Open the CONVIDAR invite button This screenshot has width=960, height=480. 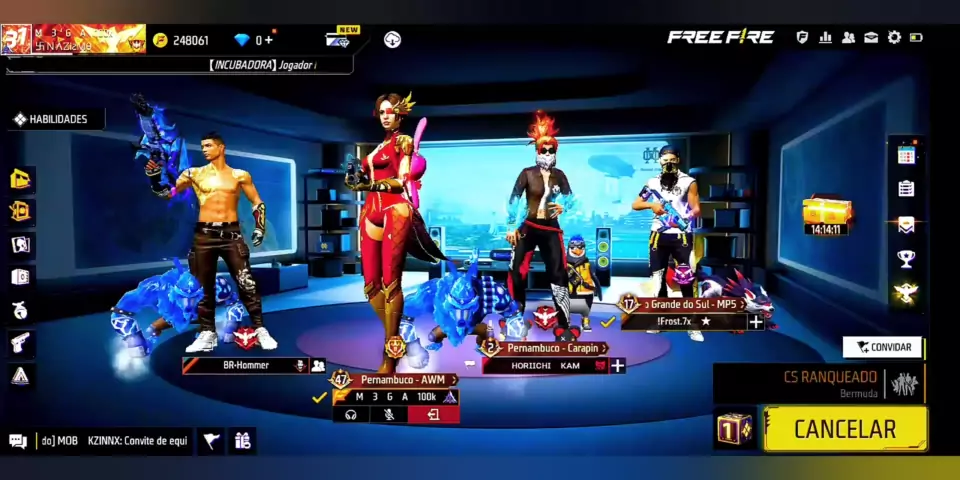point(883,347)
